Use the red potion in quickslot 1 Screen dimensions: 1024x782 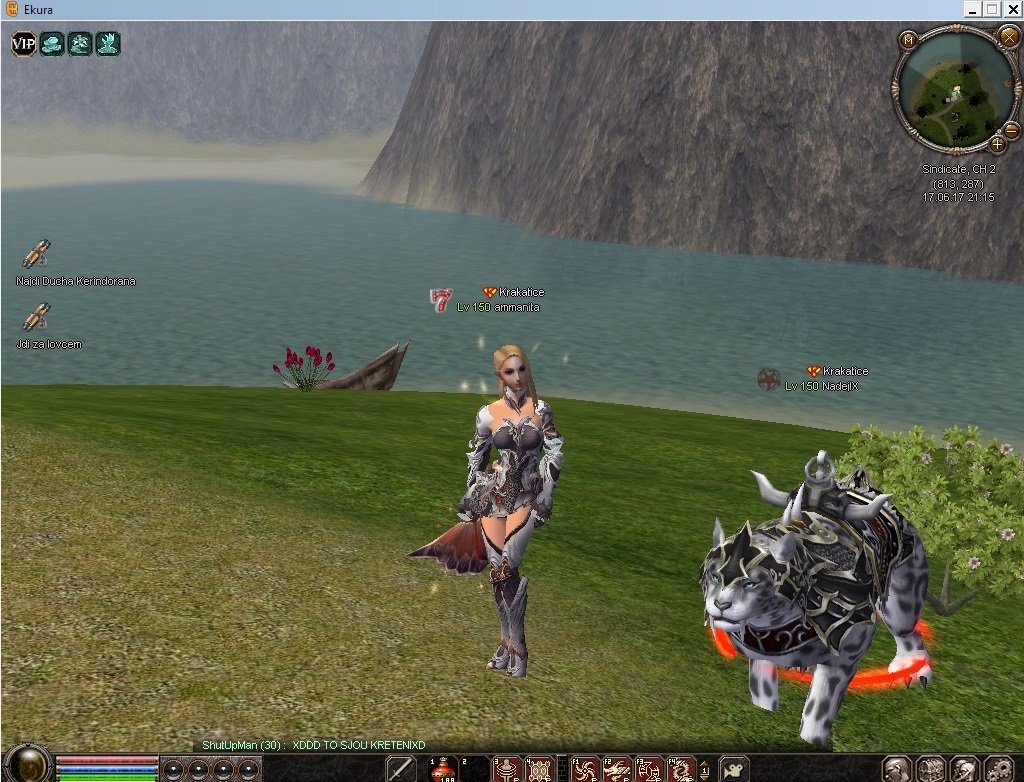pyautogui.click(x=443, y=769)
